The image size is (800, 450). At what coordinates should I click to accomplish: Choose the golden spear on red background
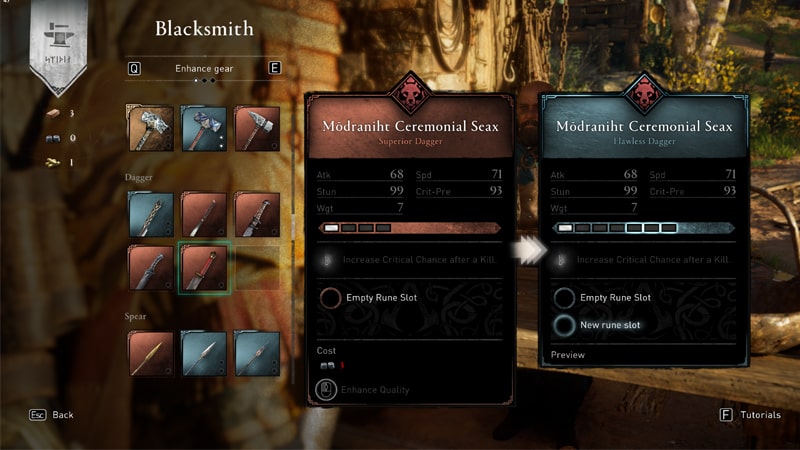coord(150,353)
